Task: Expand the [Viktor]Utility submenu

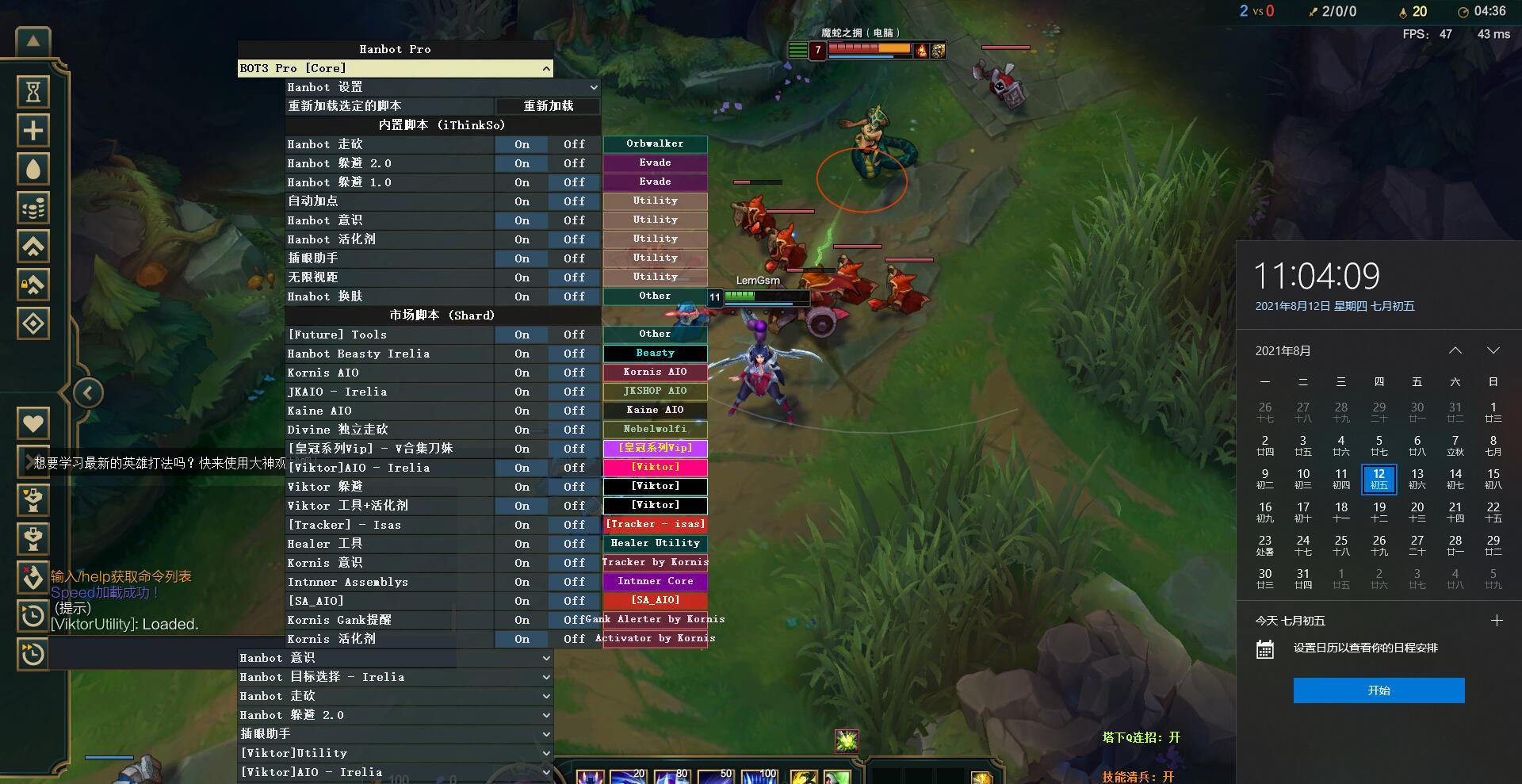Action: click(546, 753)
